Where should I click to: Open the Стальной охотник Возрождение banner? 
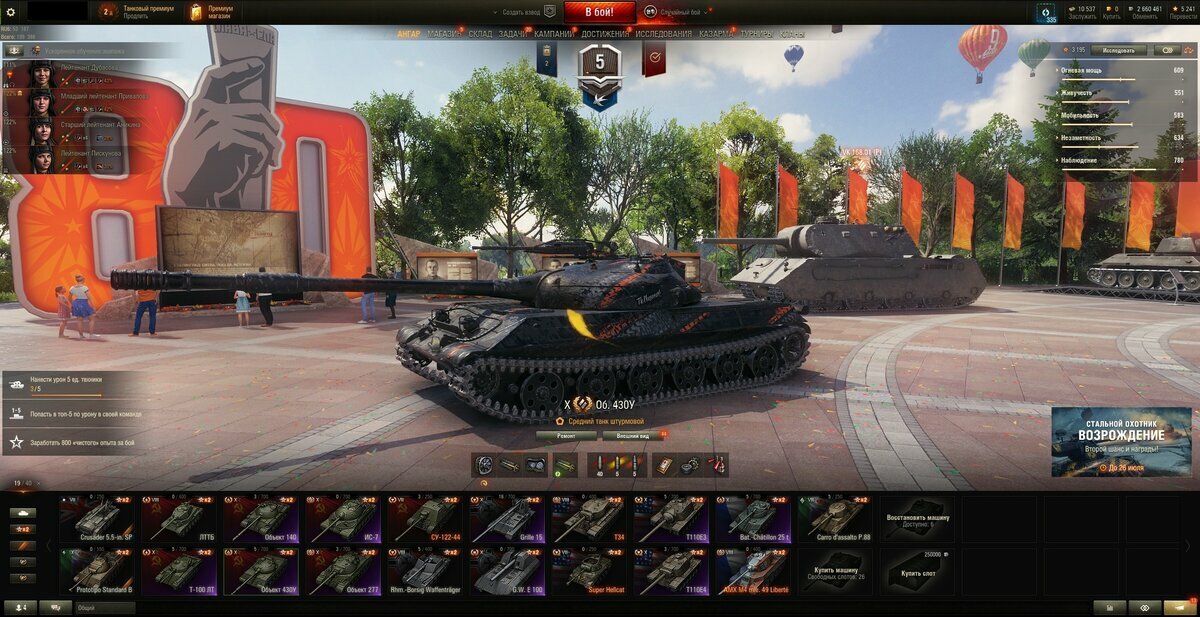pyautogui.click(x=1121, y=441)
